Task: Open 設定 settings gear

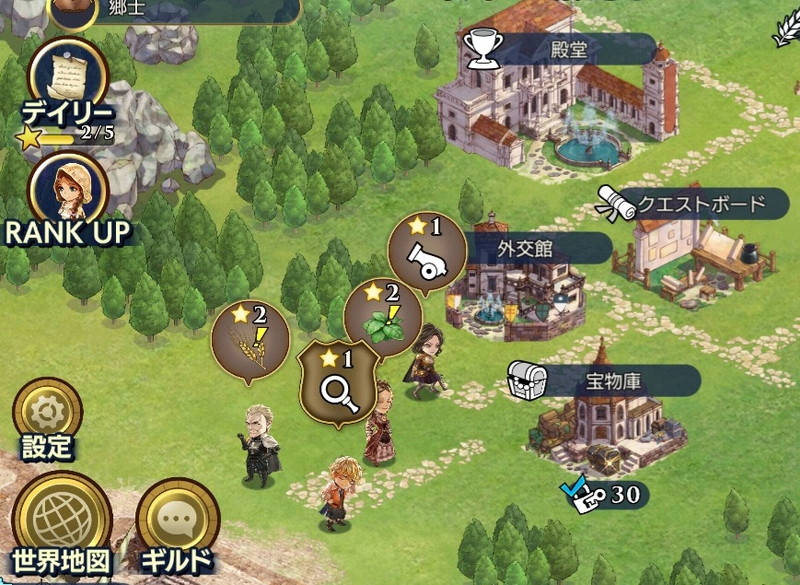Action: coord(47,413)
